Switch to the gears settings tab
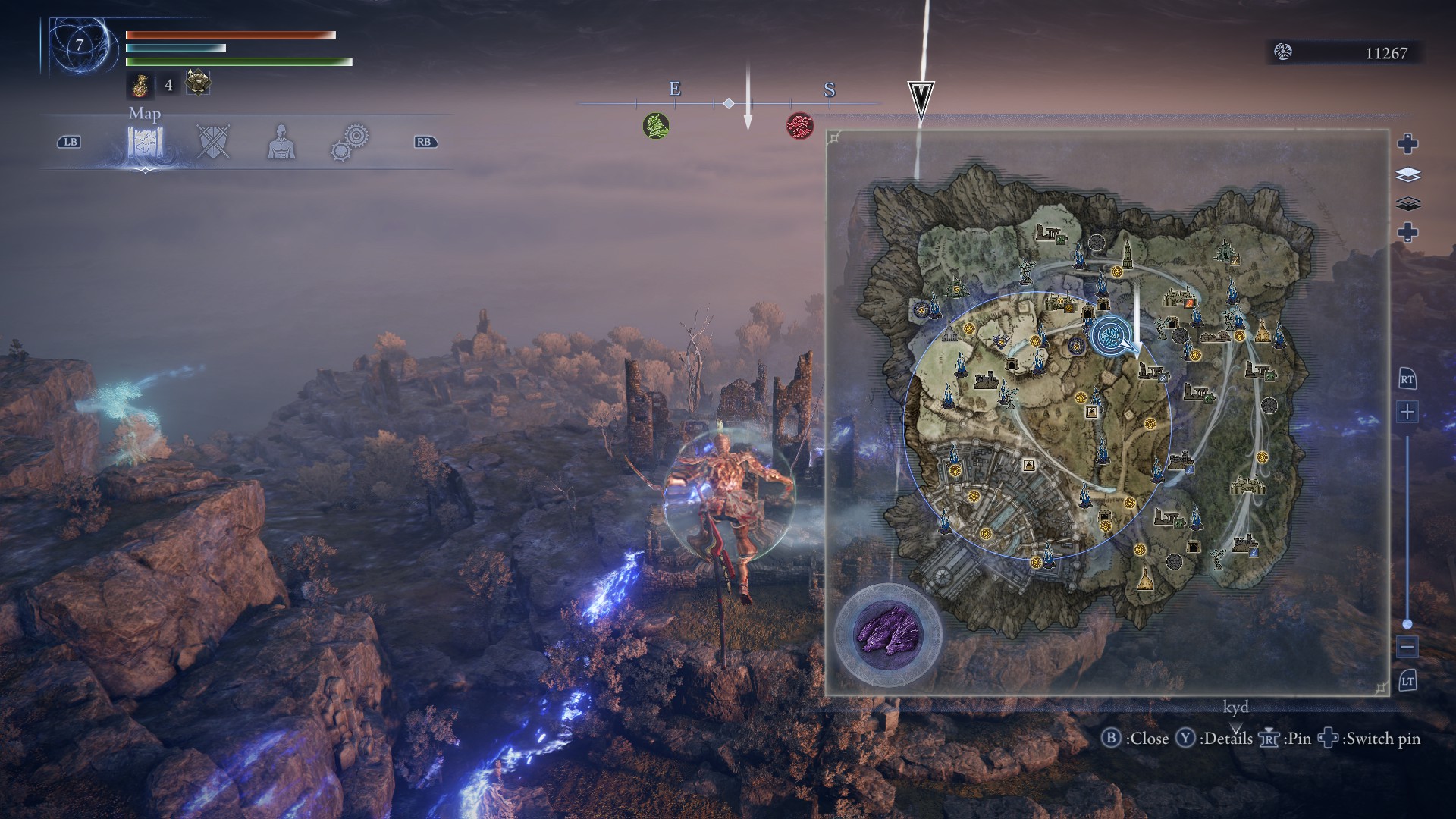This screenshot has height=819, width=1456. click(350, 142)
